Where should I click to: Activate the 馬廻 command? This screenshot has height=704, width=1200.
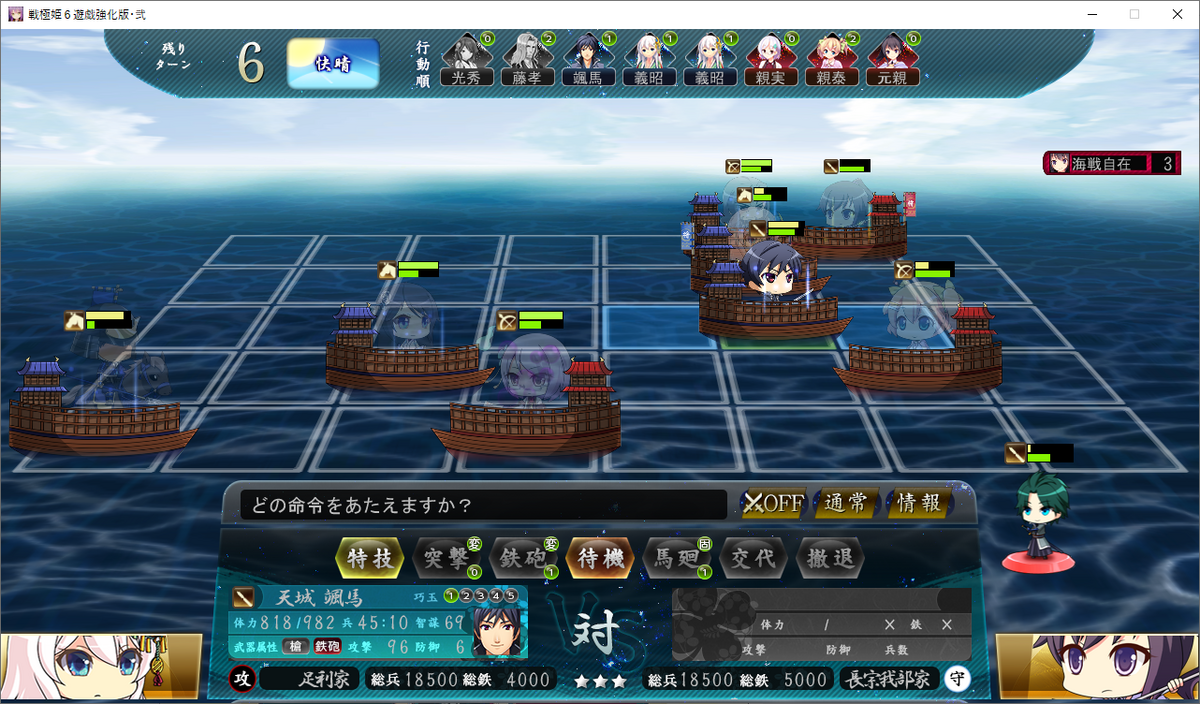676,557
